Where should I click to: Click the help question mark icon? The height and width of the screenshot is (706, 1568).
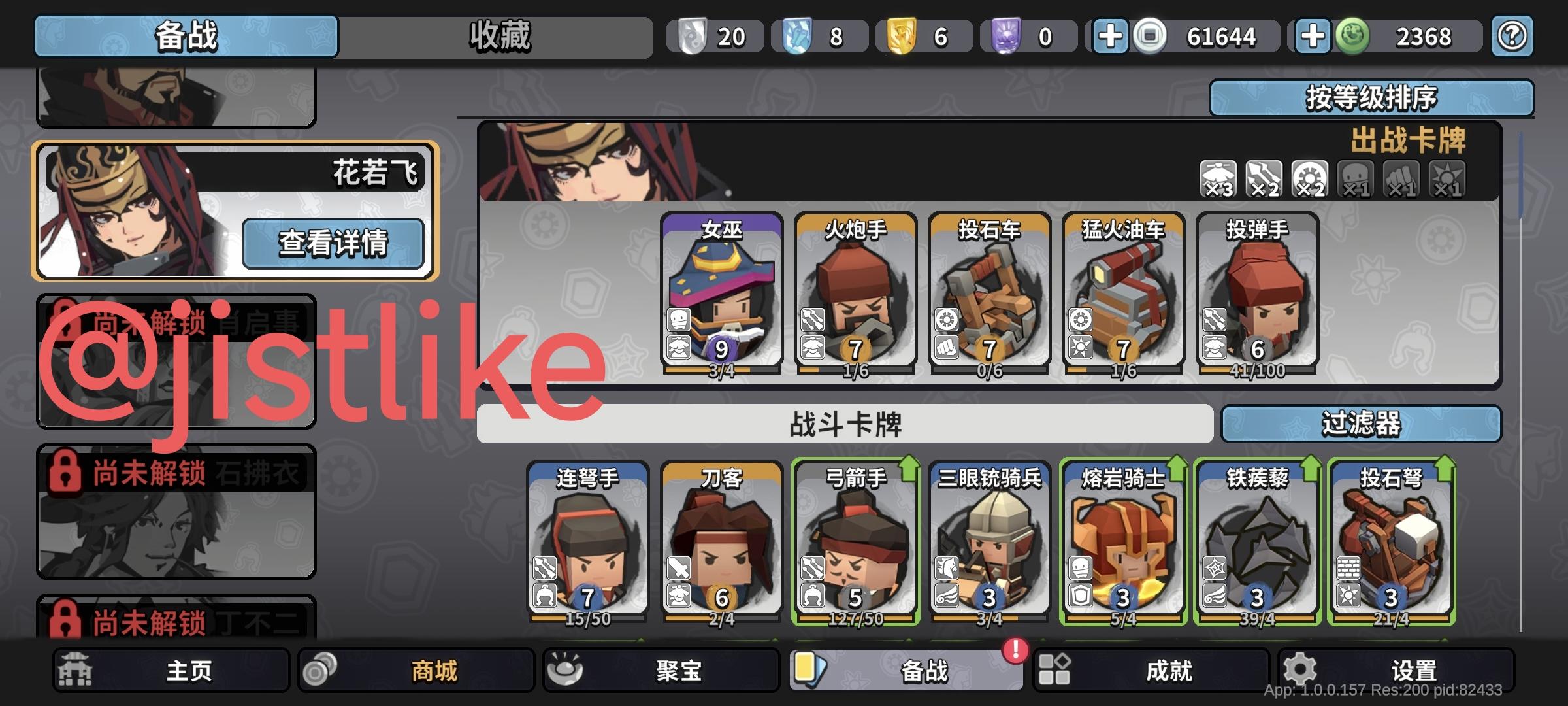click(x=1511, y=37)
